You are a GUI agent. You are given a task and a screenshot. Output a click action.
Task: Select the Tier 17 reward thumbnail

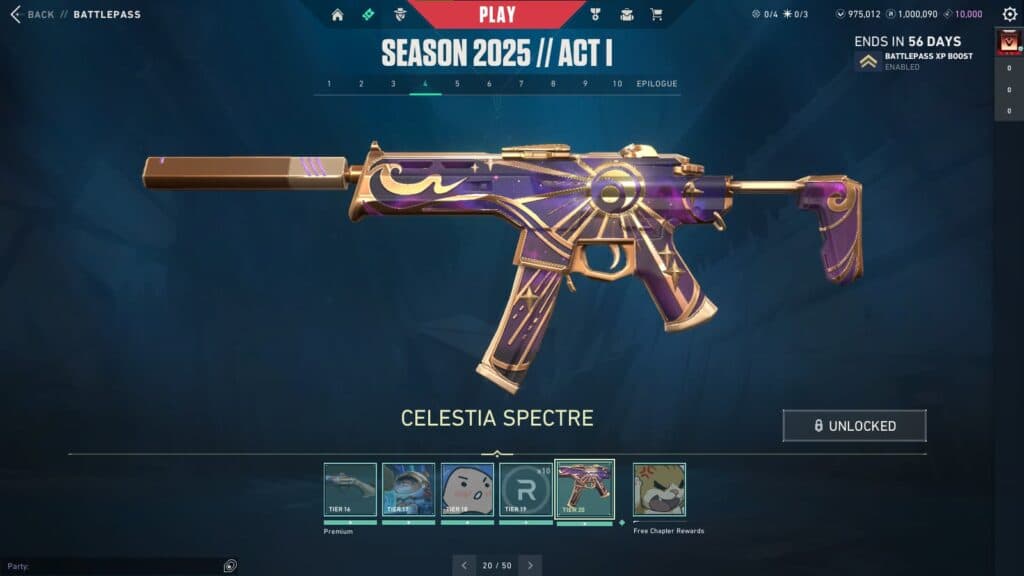coord(408,489)
